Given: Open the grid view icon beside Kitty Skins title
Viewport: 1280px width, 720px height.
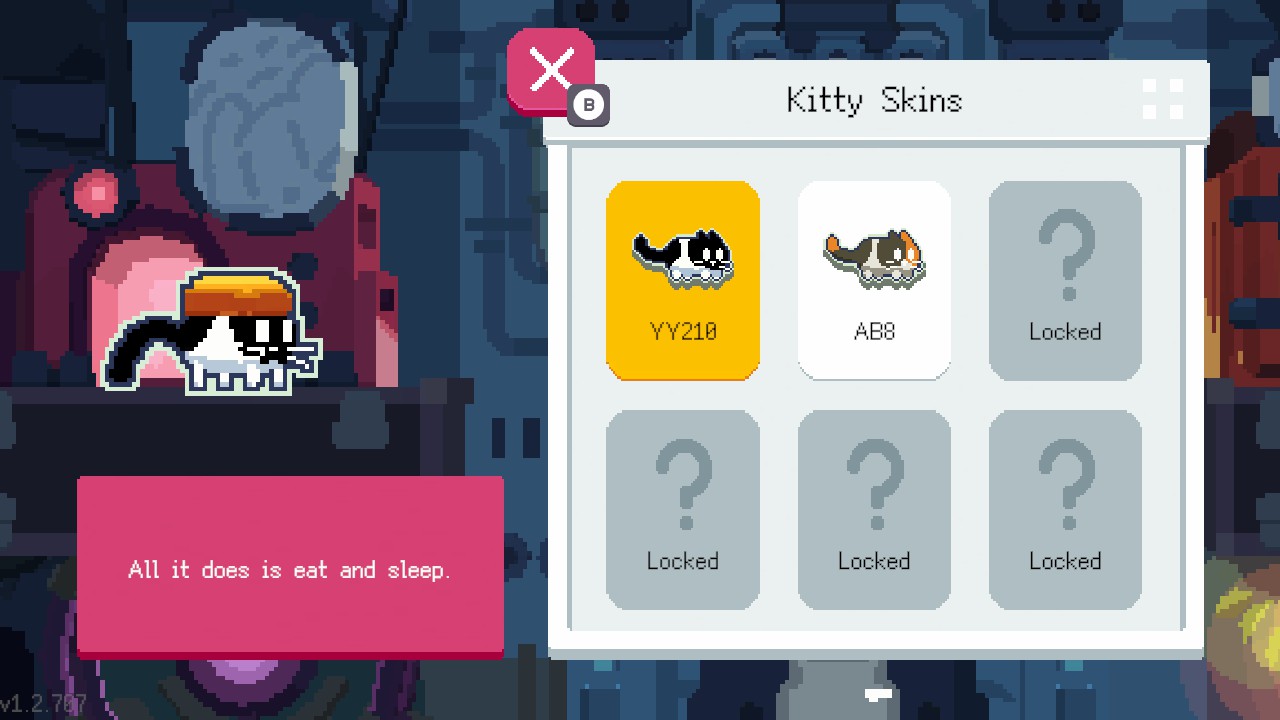Looking at the screenshot, I should [x=1163, y=97].
